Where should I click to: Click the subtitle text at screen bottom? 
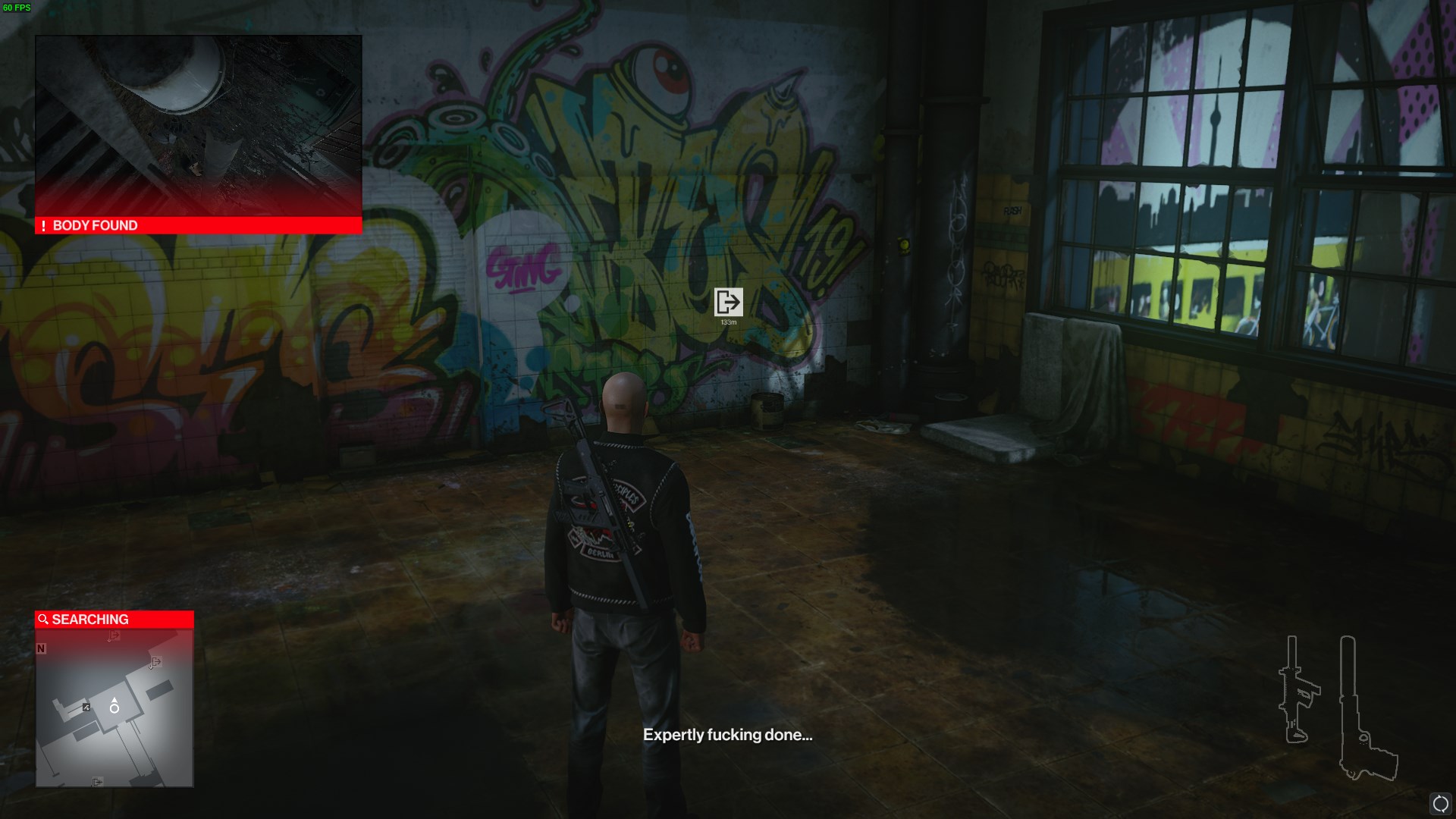730,734
